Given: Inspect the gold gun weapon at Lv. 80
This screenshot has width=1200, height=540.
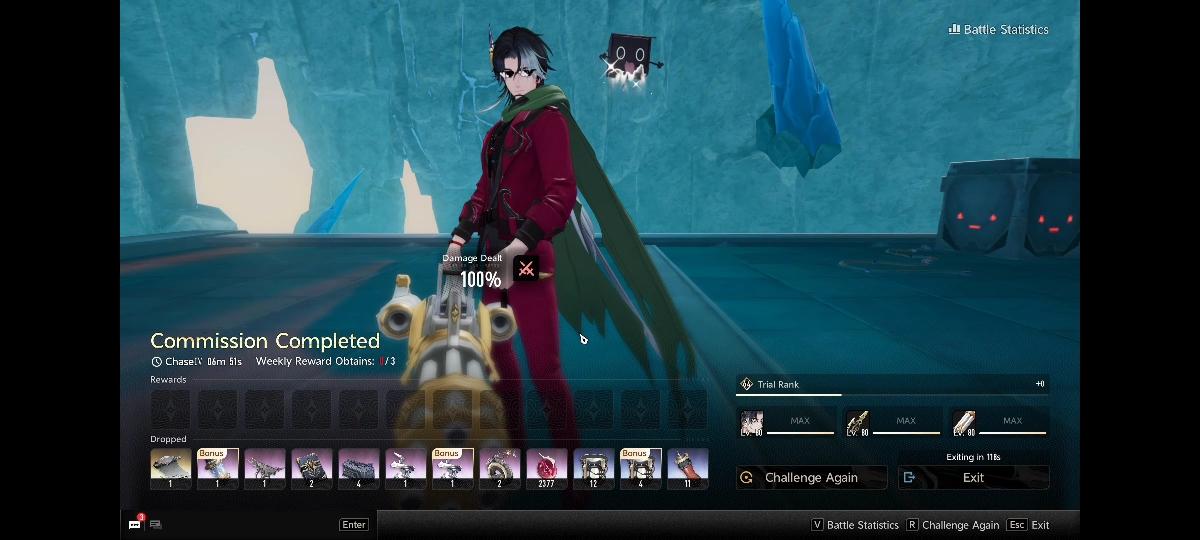Looking at the screenshot, I should pos(857,422).
